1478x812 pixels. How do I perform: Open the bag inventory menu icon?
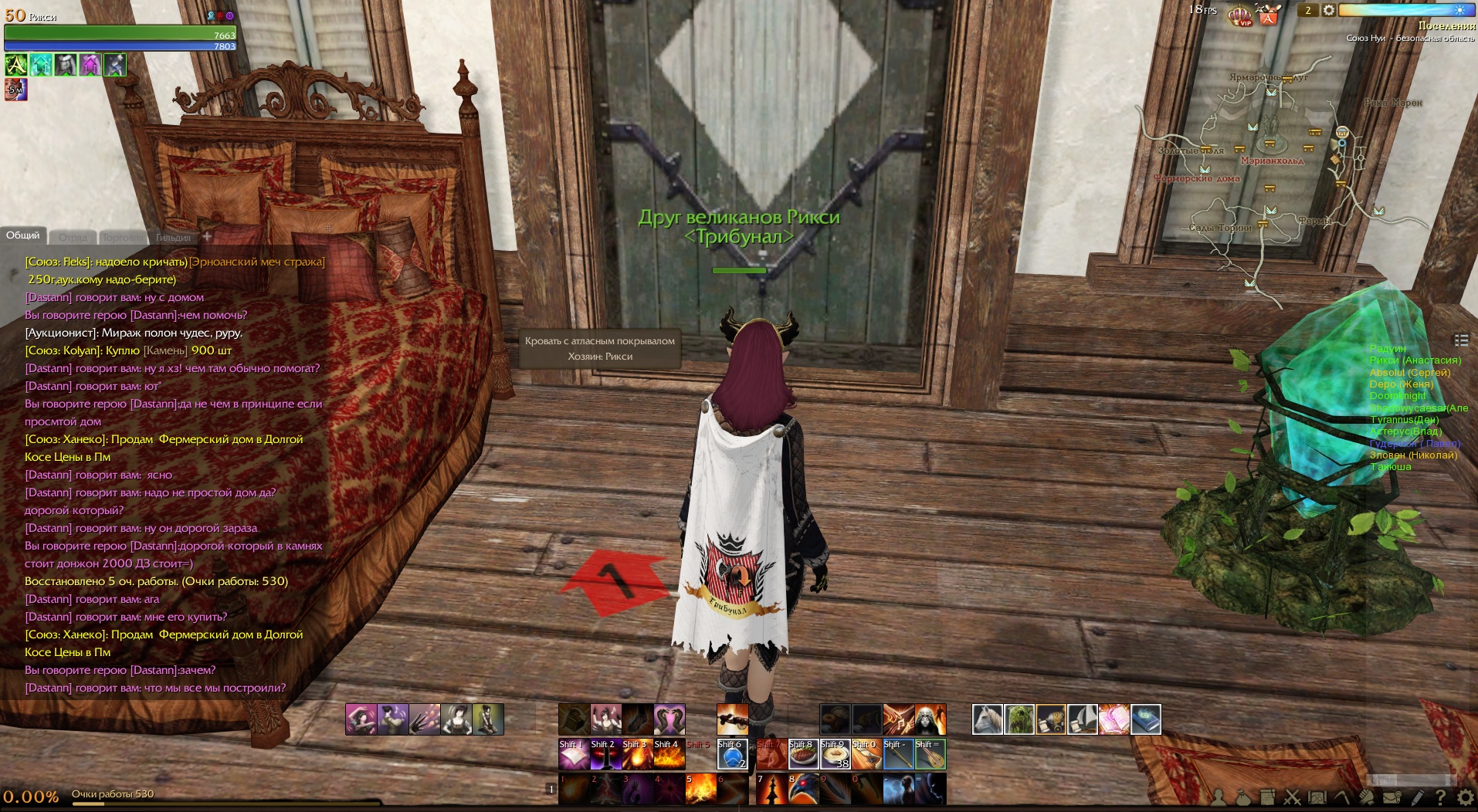1242,797
